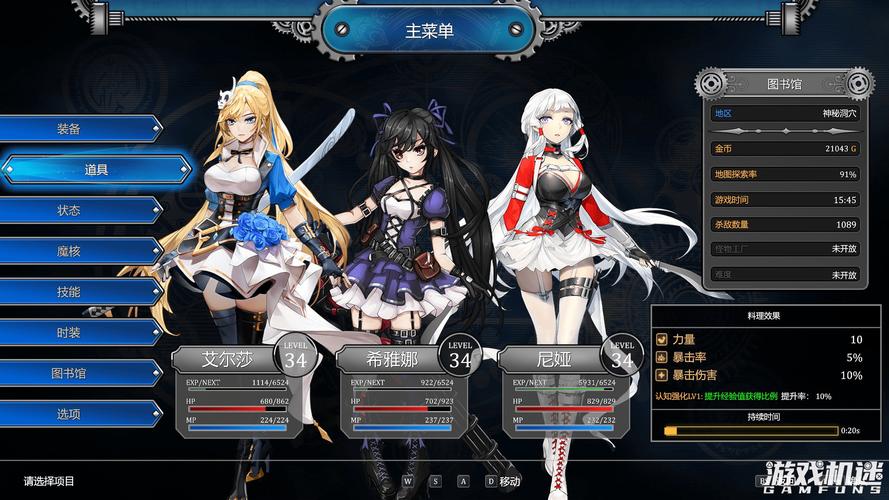
Task: Select the 时装 costume entry
Action: 70,332
